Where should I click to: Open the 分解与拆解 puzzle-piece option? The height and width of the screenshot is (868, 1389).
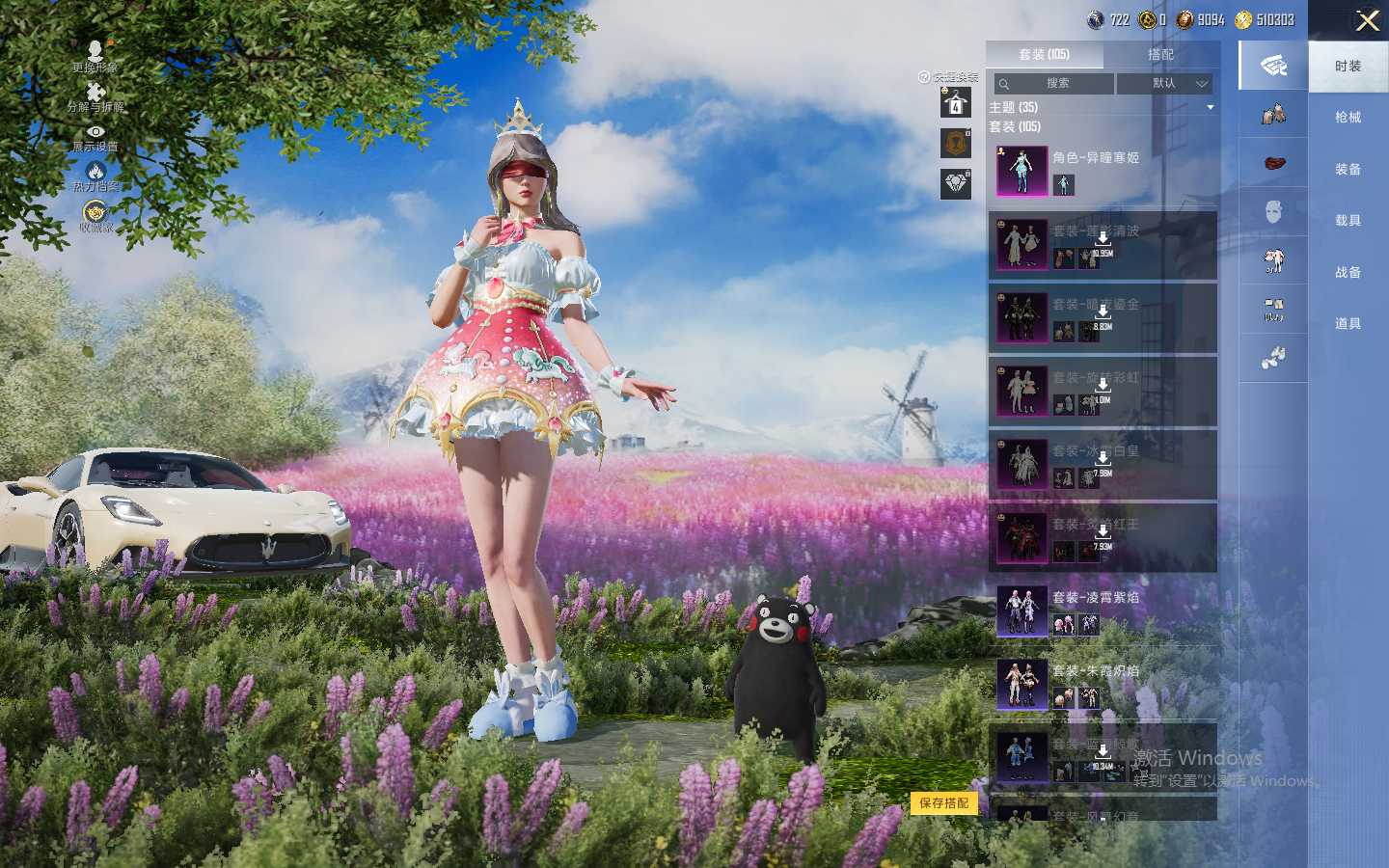tap(95, 96)
